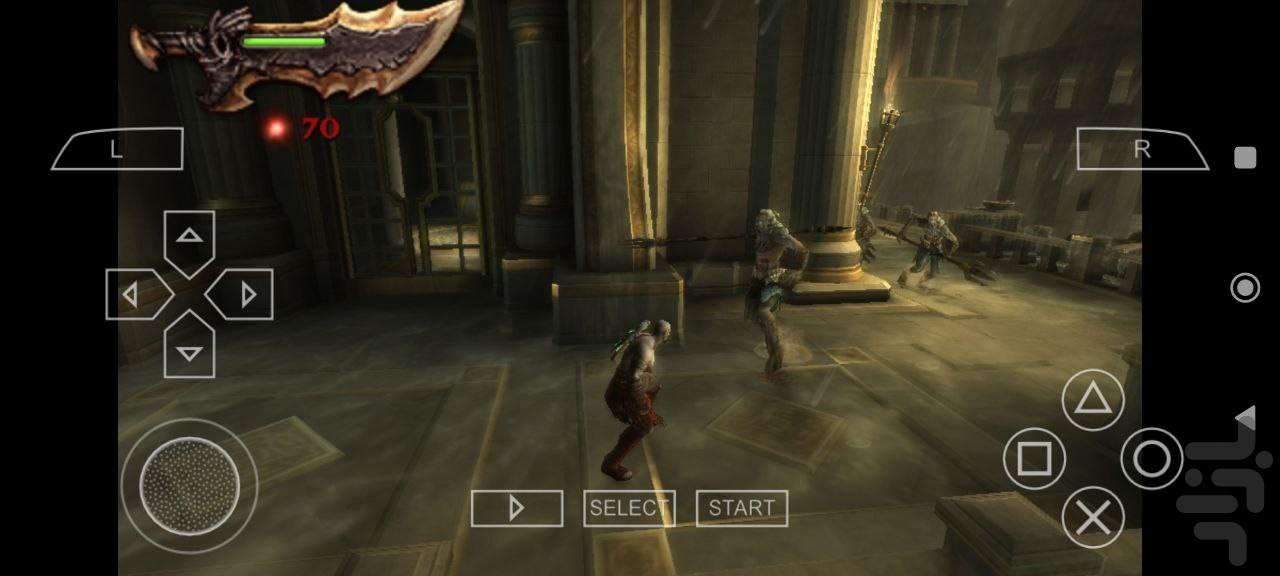Tap the analog stick nub
1280x576 pixels.
pos(189,486)
